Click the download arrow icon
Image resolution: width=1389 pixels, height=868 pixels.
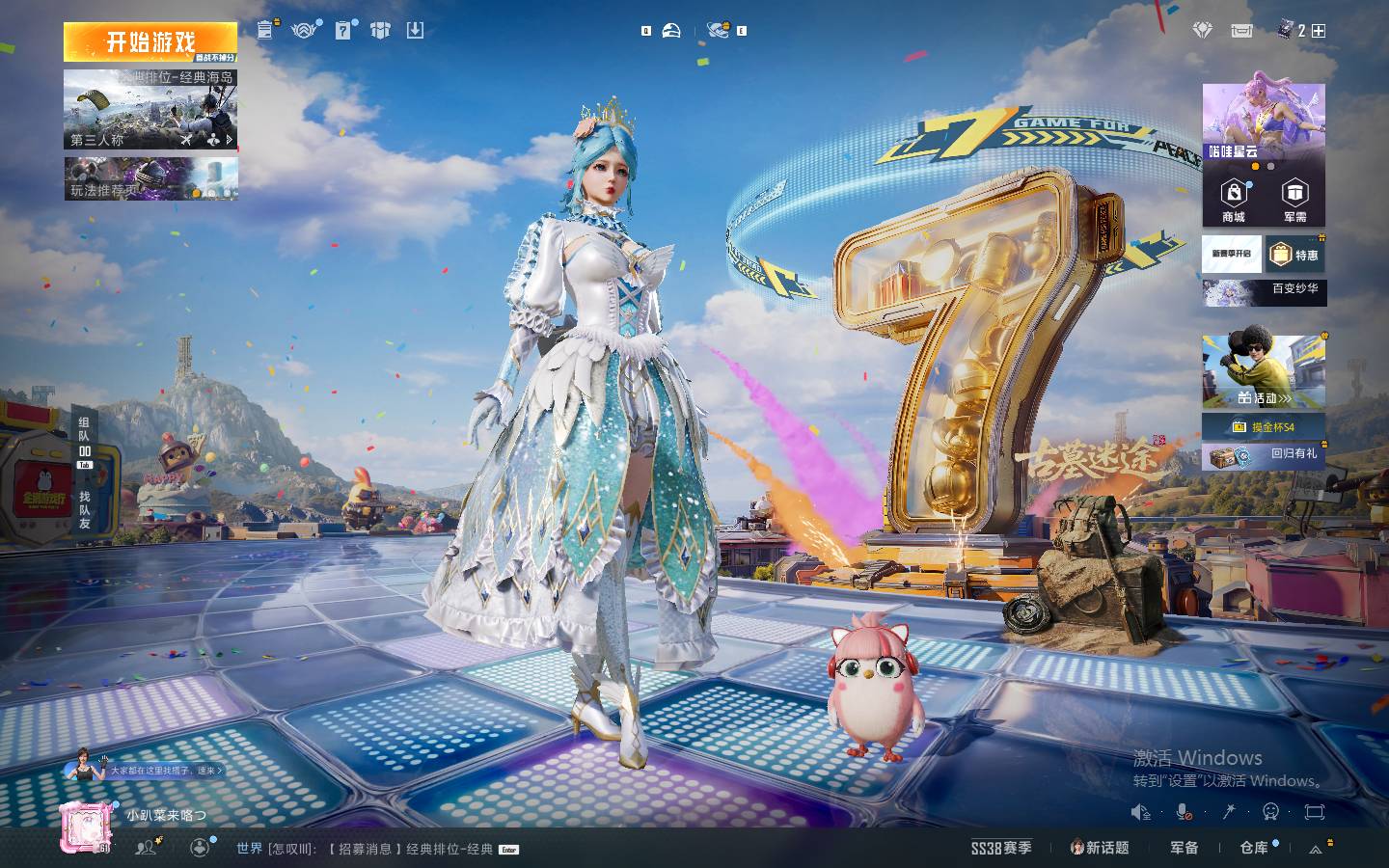[x=415, y=30]
